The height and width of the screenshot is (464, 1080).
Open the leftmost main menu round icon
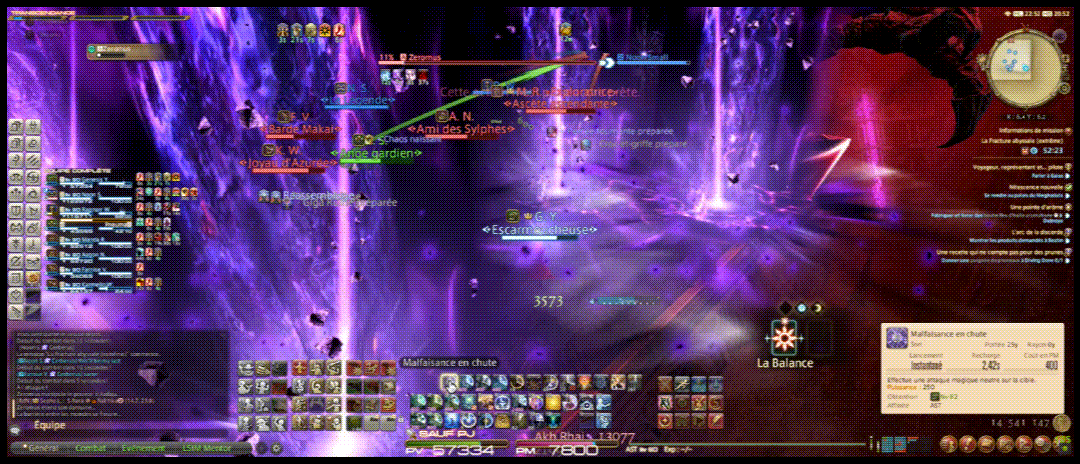[x=947, y=443]
